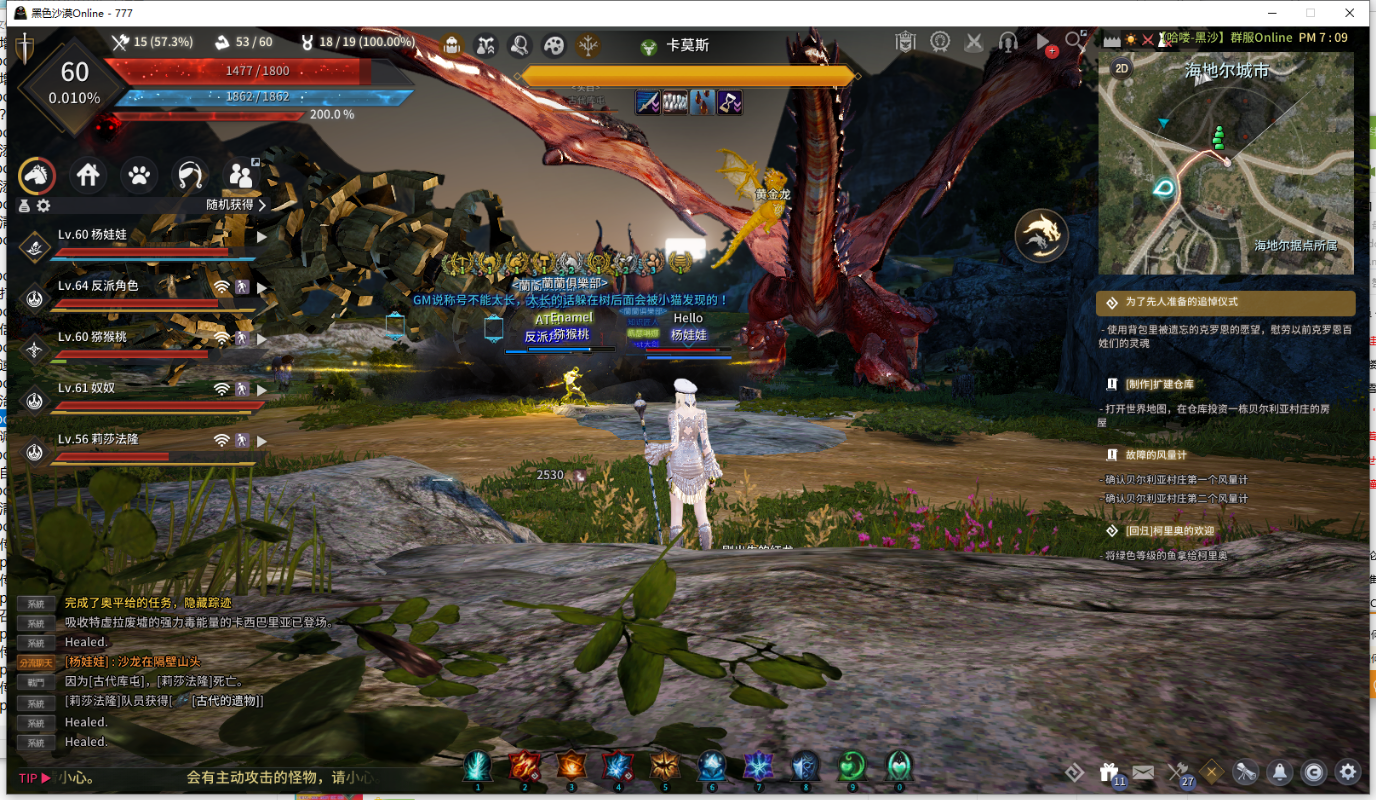Image resolution: width=1376 pixels, height=800 pixels.
Task: Open the horse mount icon
Action: 37,176
